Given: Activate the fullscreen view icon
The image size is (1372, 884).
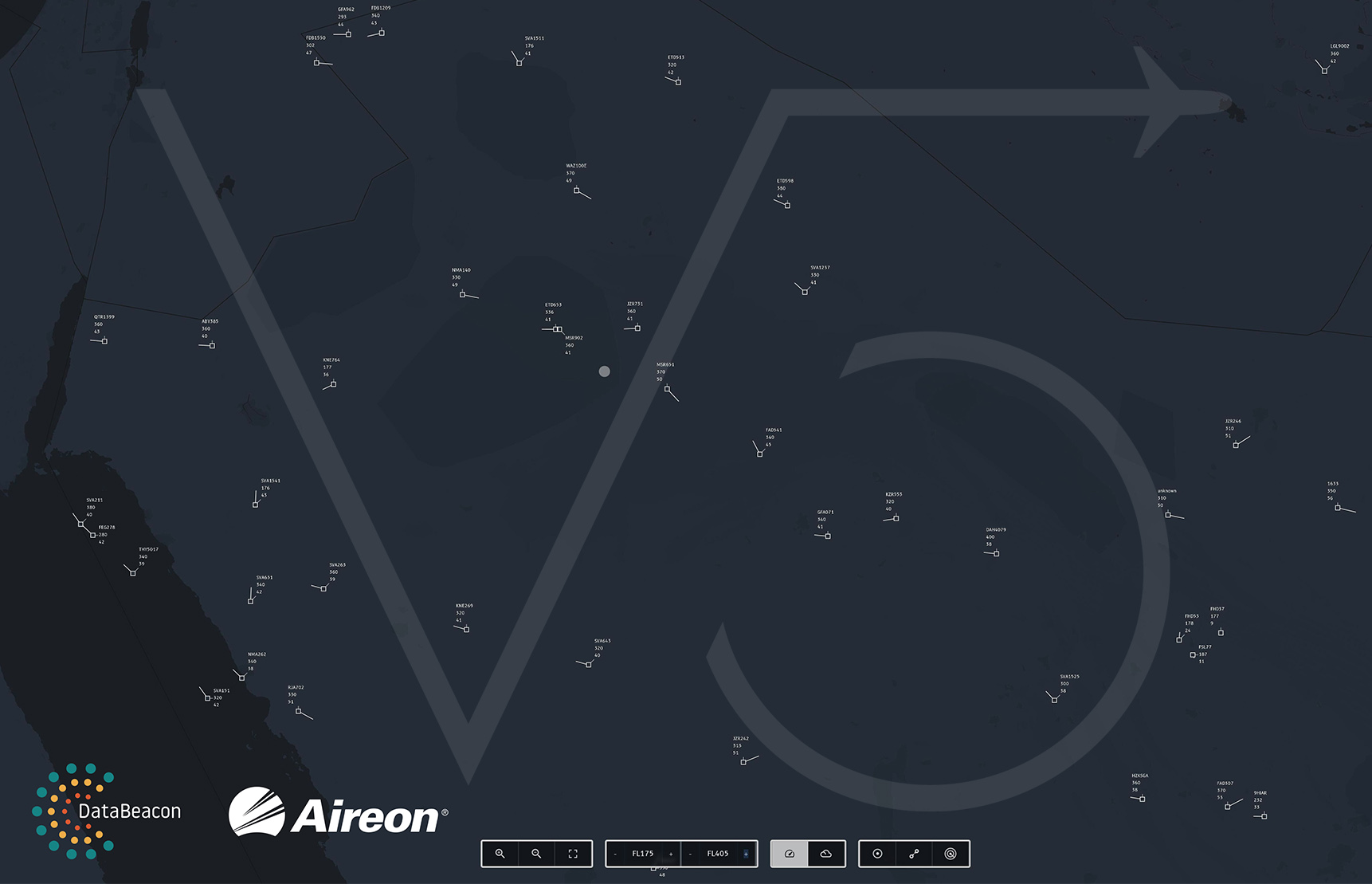Looking at the screenshot, I should (572, 853).
